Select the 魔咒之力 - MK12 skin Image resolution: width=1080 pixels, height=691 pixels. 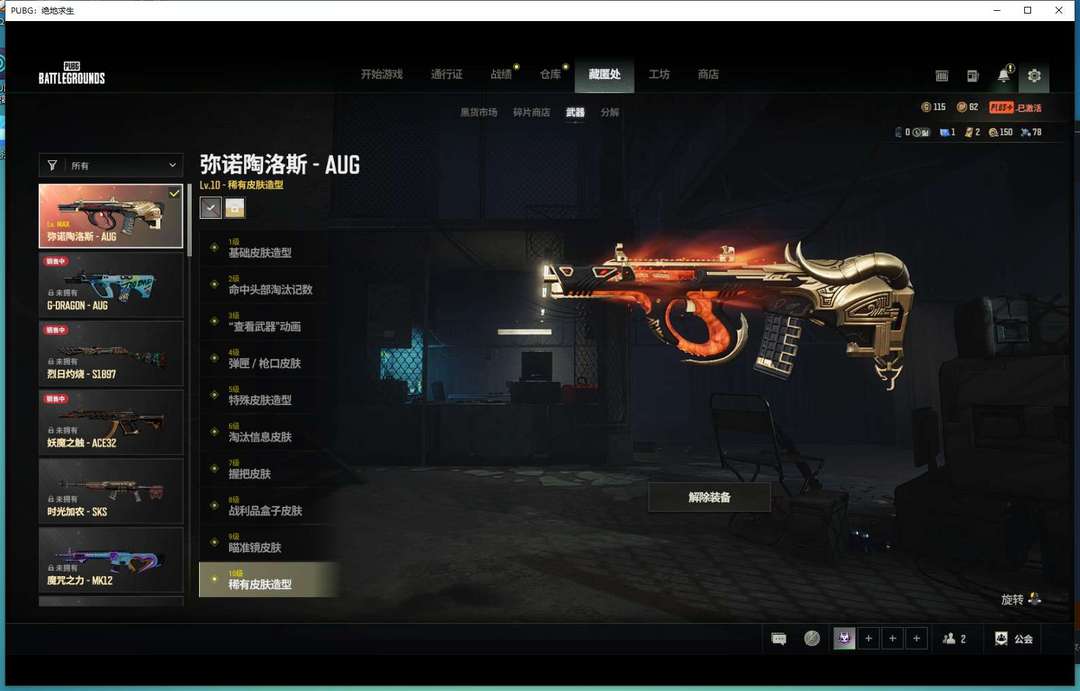coord(111,560)
